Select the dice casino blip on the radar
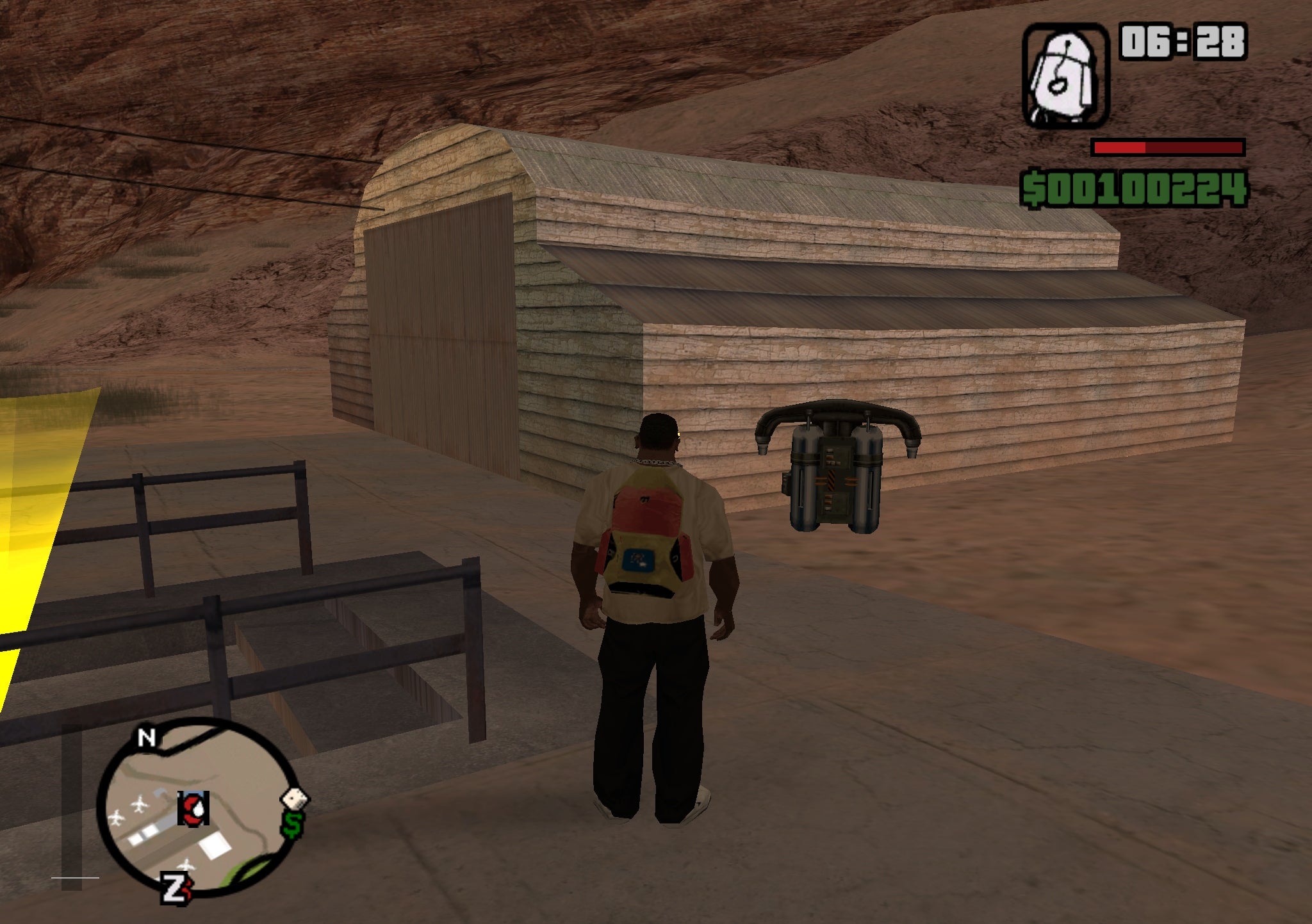The height and width of the screenshot is (924, 1312). (293, 800)
